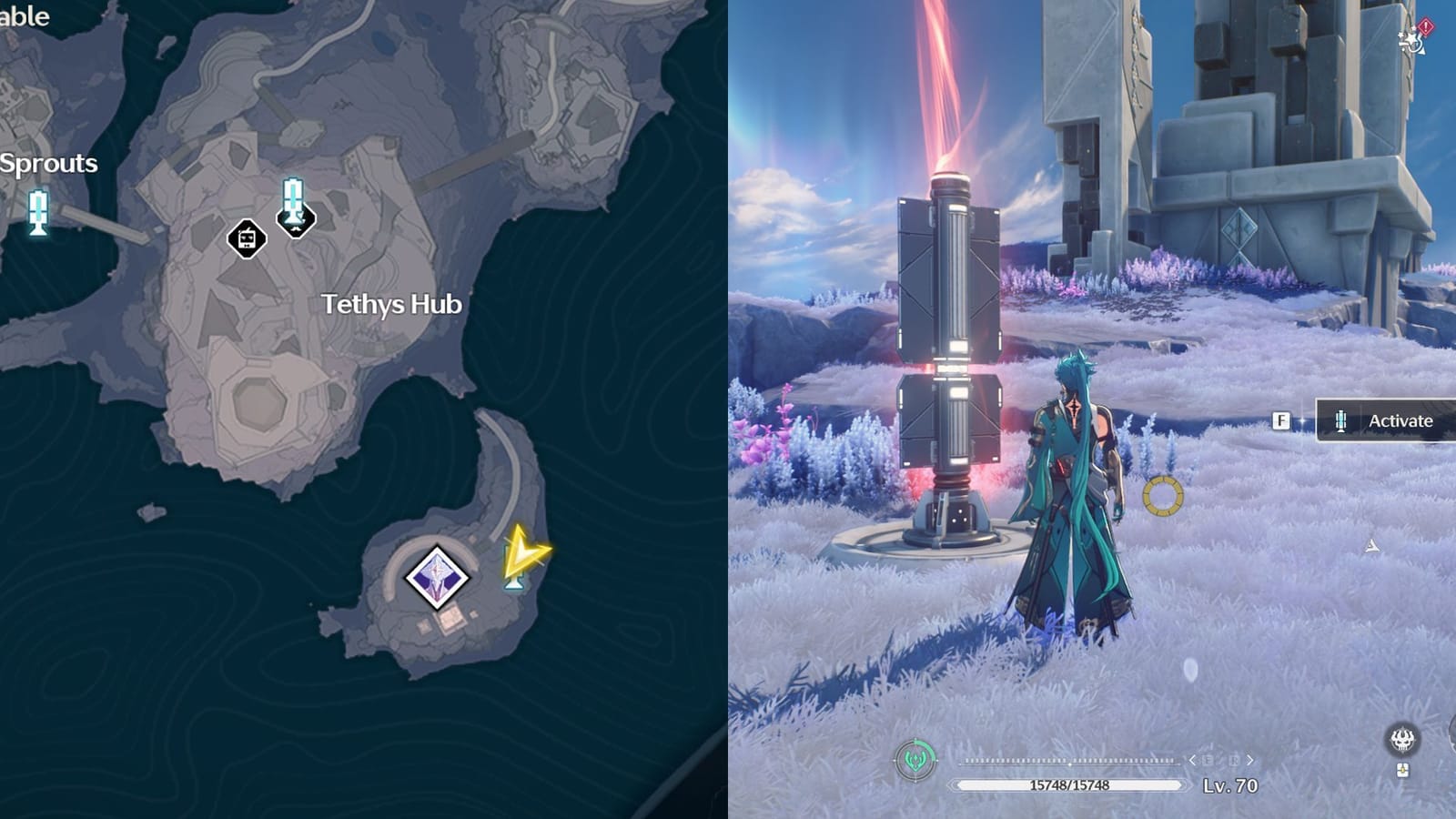The height and width of the screenshot is (819, 1456).
Task: Click the left chevron beside the E key prompt
Action: (1192, 761)
